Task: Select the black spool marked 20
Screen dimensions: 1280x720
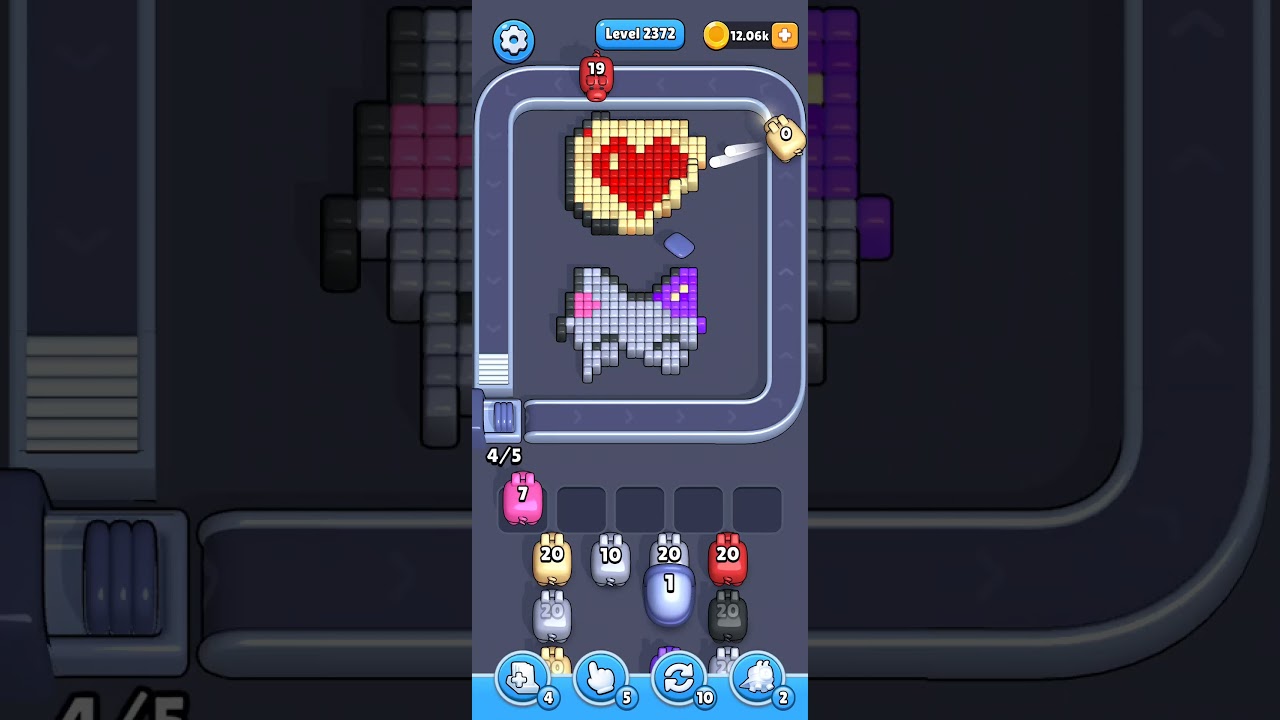Action: [727, 615]
